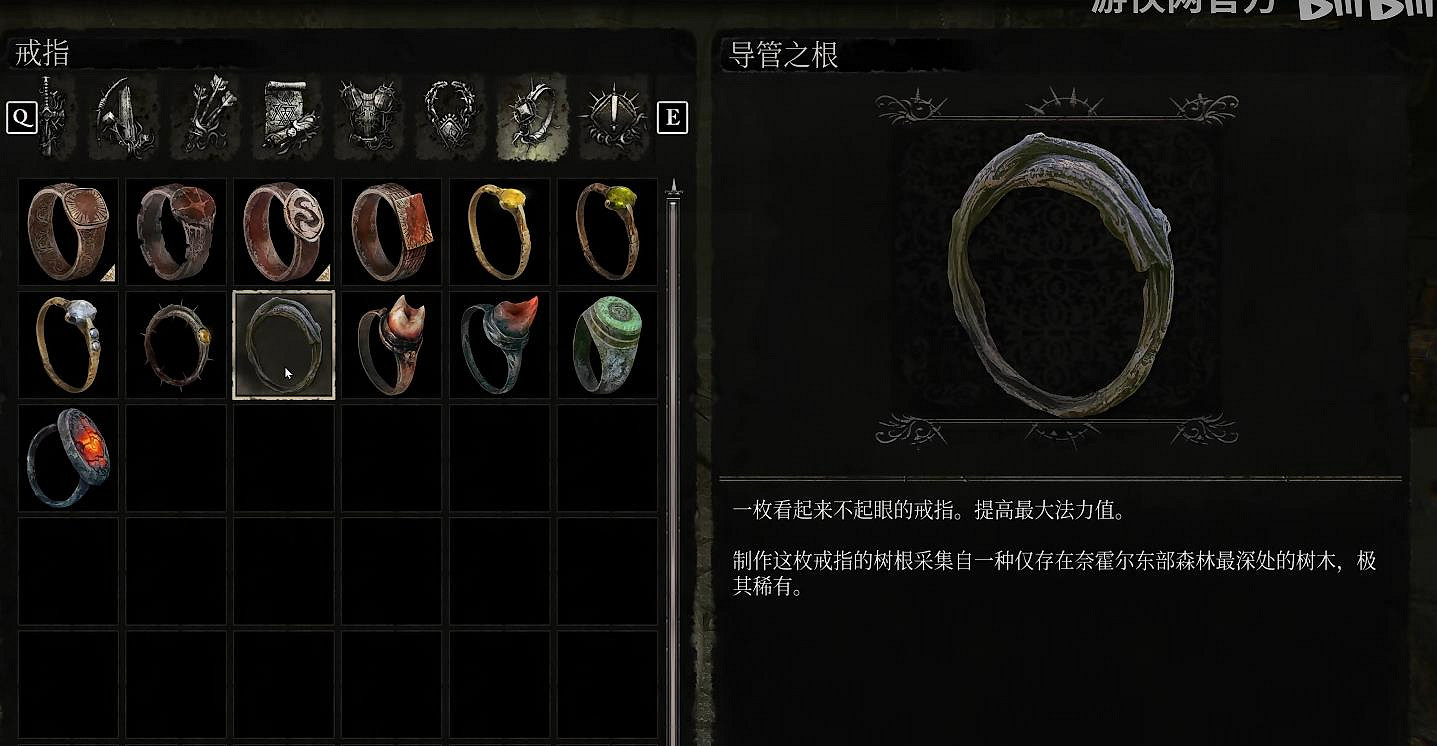Select the snake-engraved ring
Viewport: 1437px width, 746px height.
283,231
